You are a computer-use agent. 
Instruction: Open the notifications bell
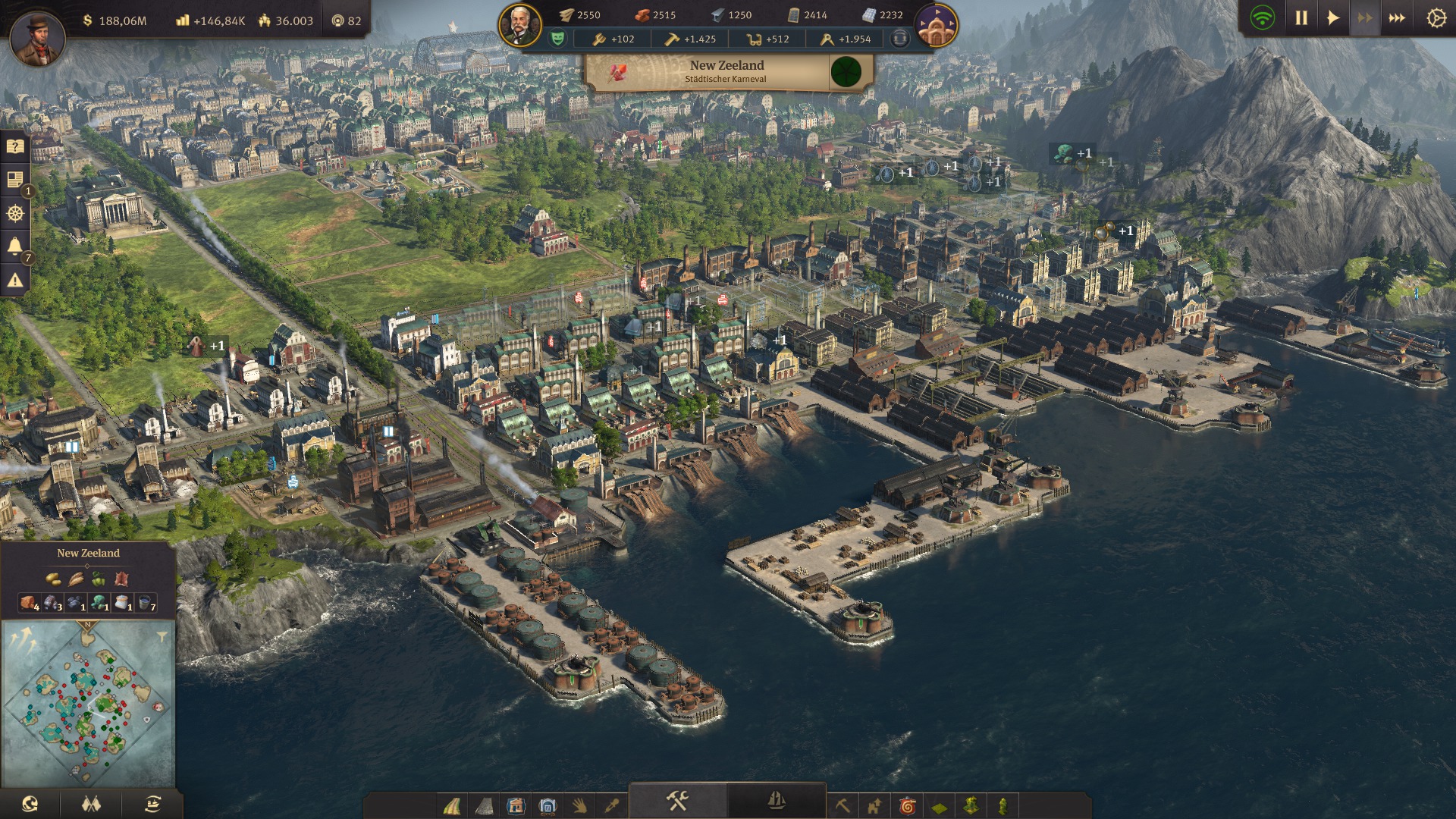[14, 246]
